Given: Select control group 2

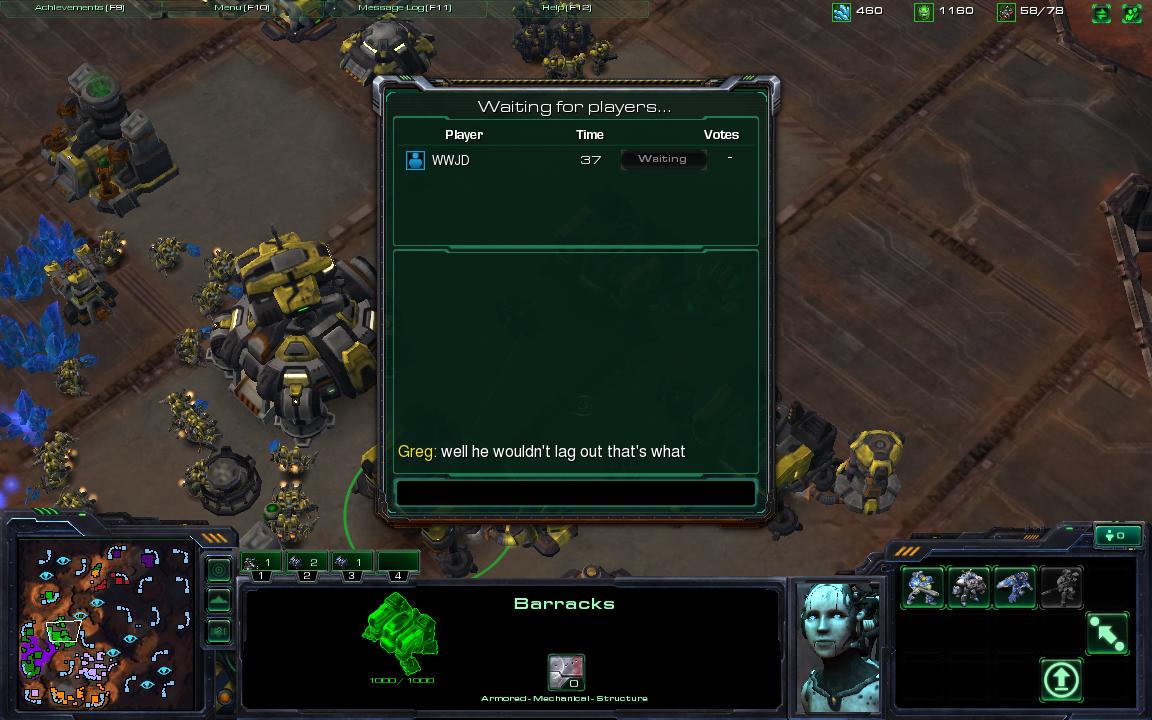Looking at the screenshot, I should pyautogui.click(x=305, y=564).
